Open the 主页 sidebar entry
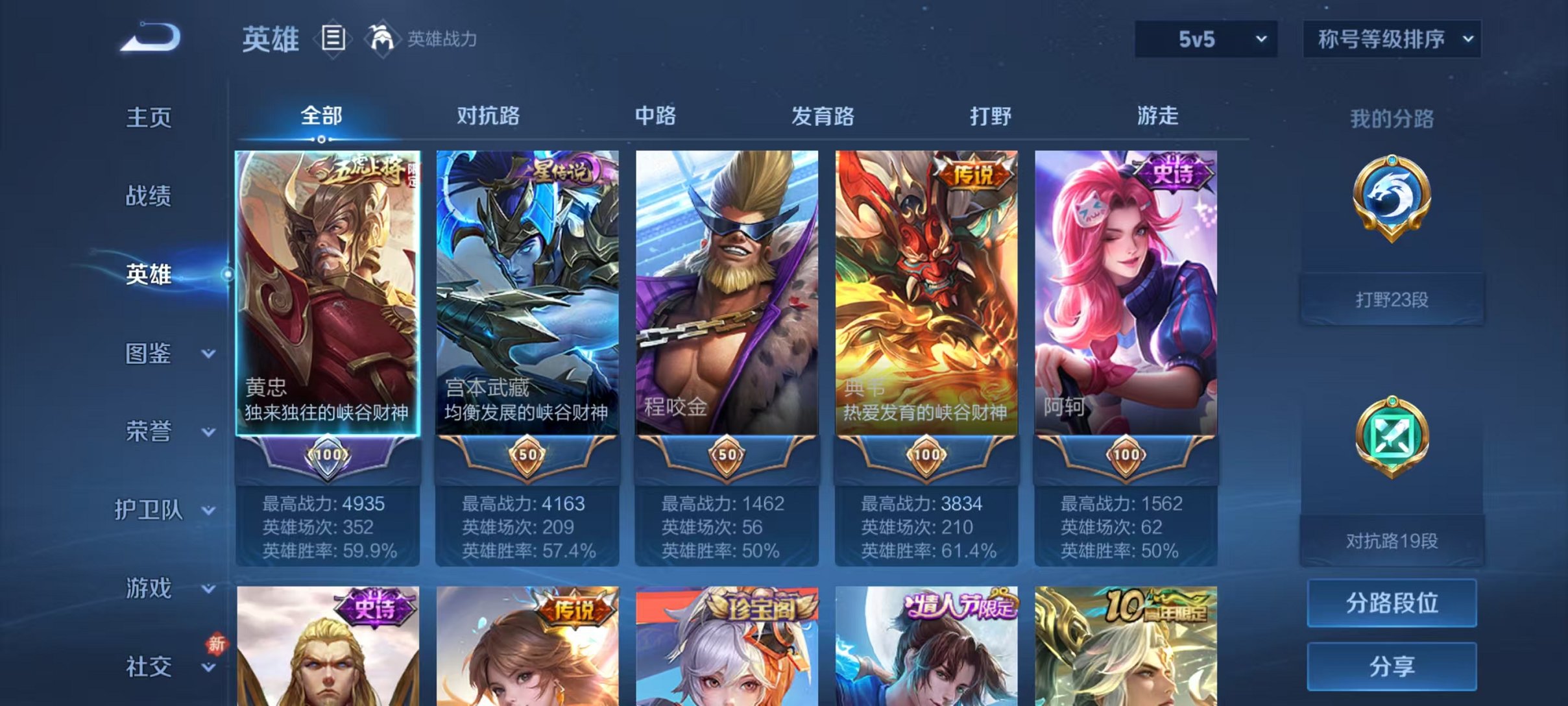 pyautogui.click(x=148, y=118)
